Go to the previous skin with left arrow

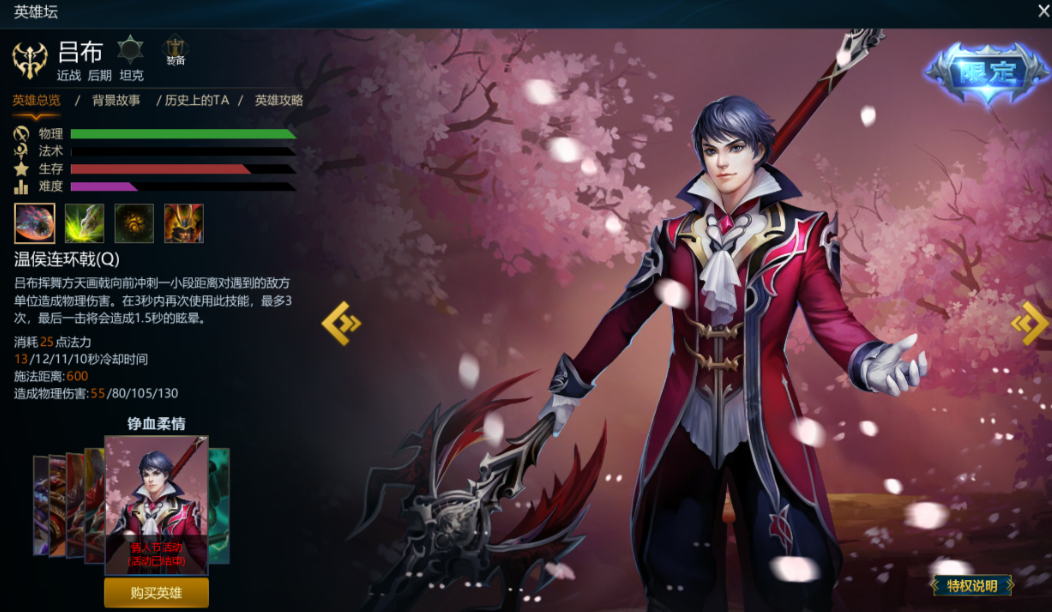point(340,323)
